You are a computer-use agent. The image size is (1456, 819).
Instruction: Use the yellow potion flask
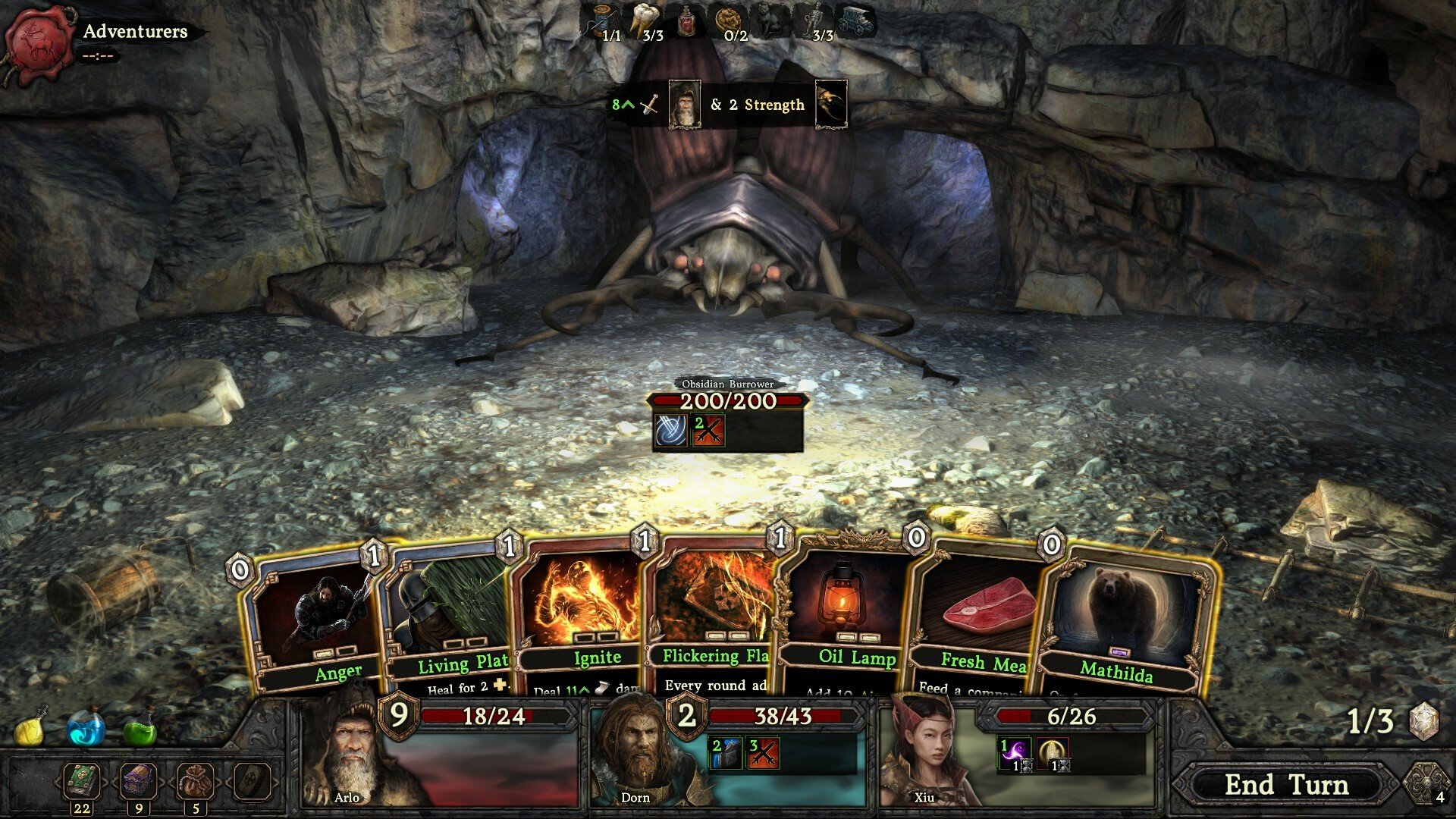(x=32, y=728)
